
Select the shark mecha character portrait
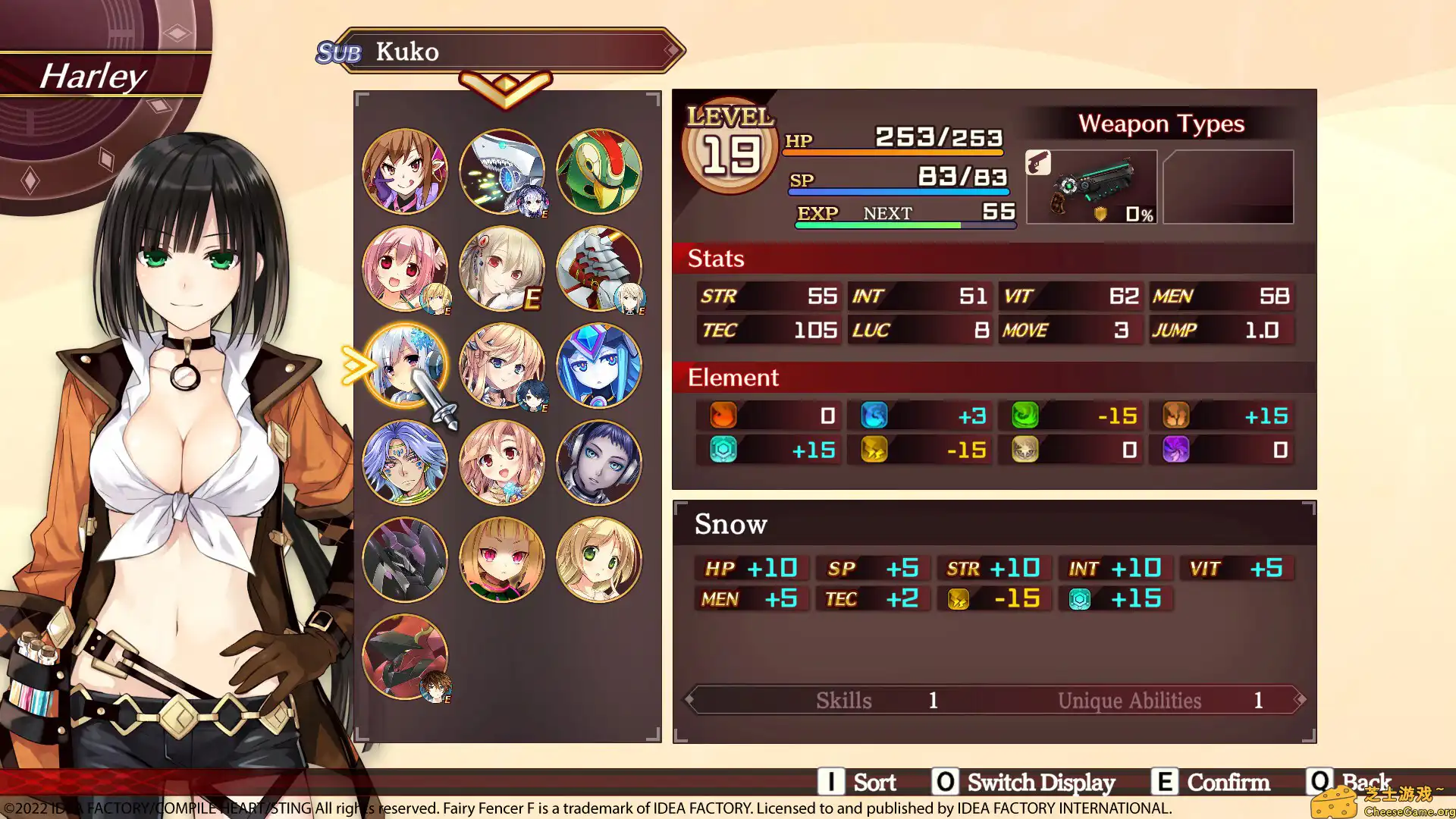(x=502, y=171)
